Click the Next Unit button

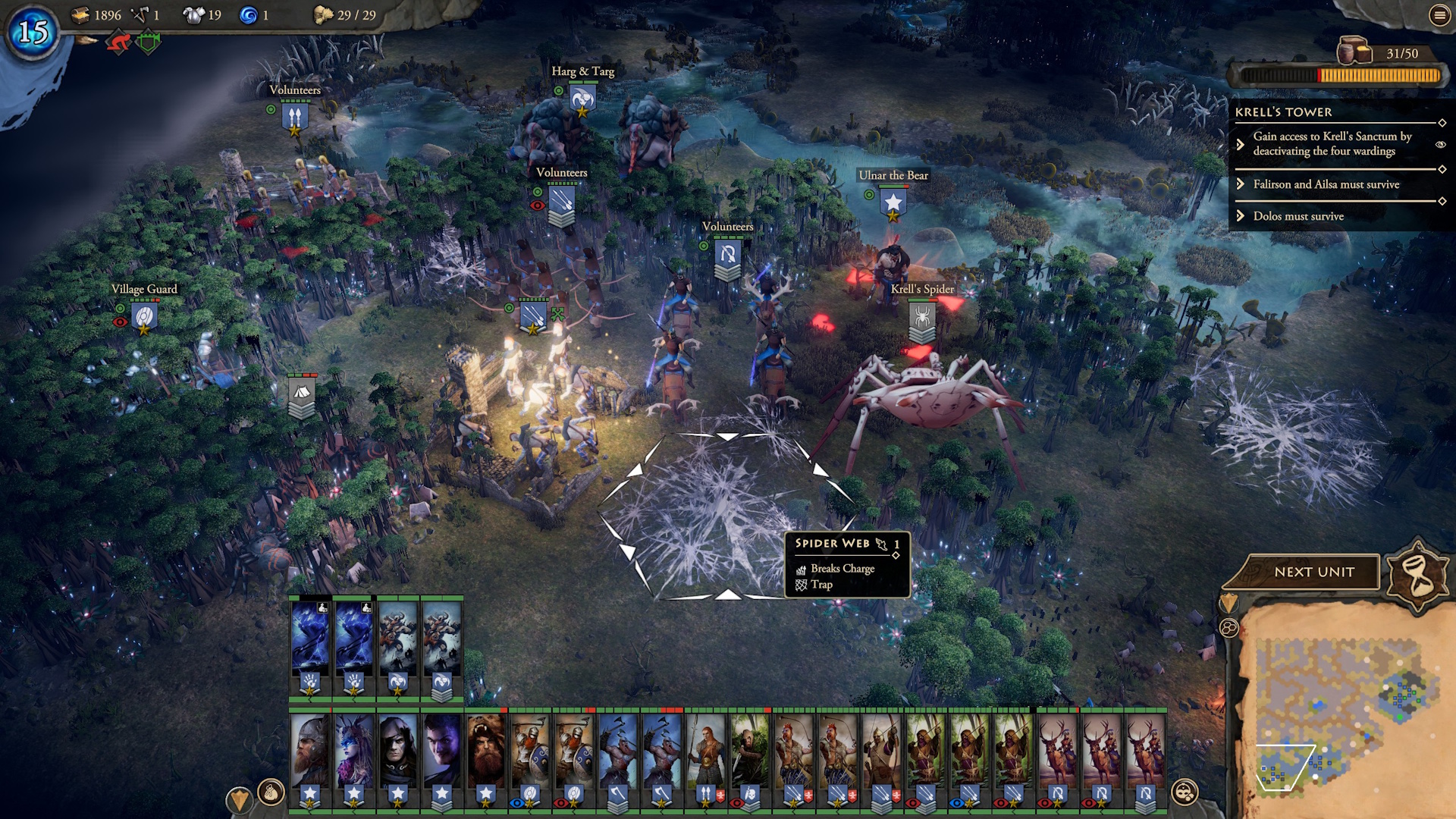pyautogui.click(x=1313, y=572)
